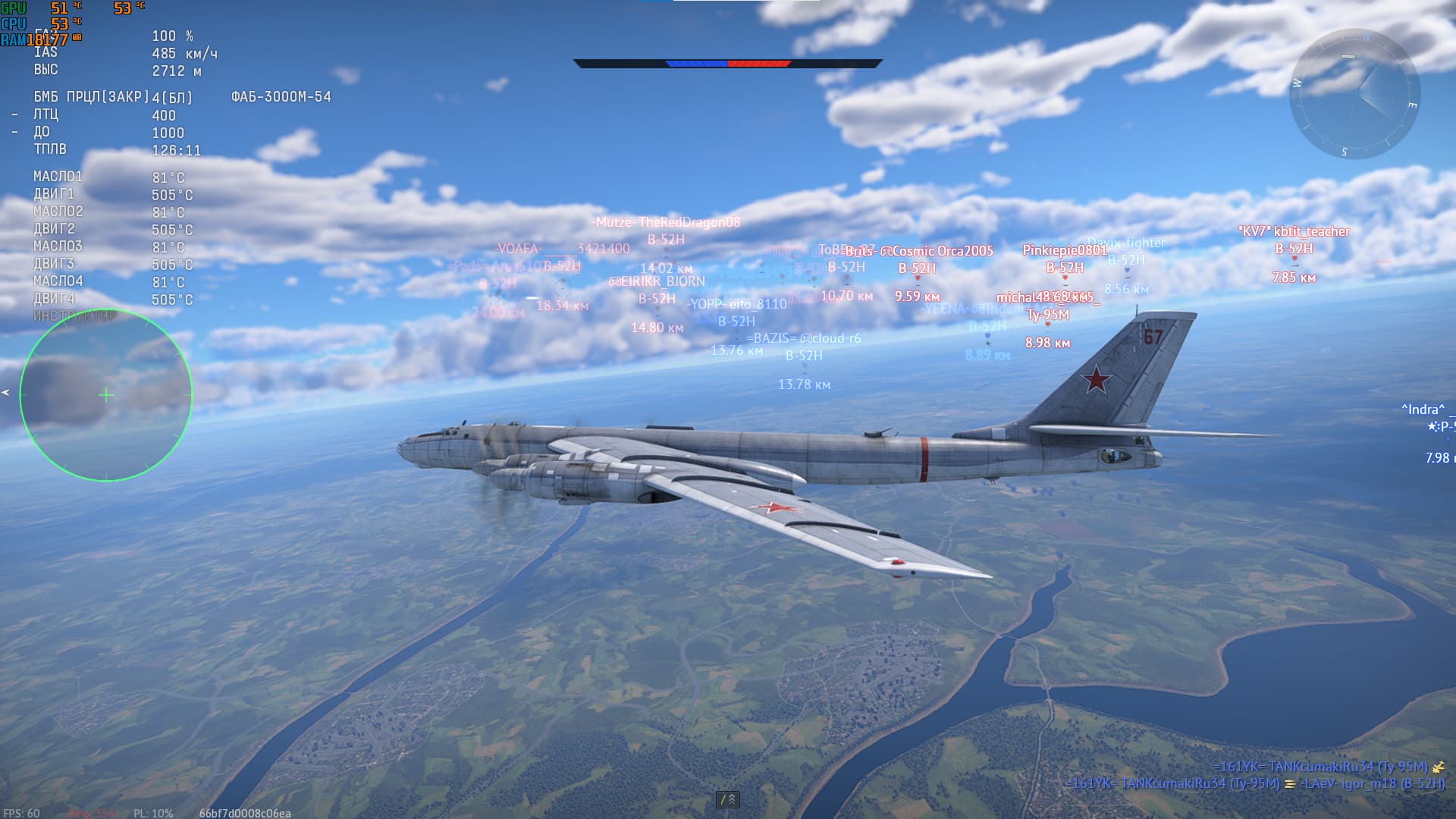The height and width of the screenshot is (819, 1456).
Task: Select the kbtit_teacher B-52H target marker
Action: click(1294, 259)
